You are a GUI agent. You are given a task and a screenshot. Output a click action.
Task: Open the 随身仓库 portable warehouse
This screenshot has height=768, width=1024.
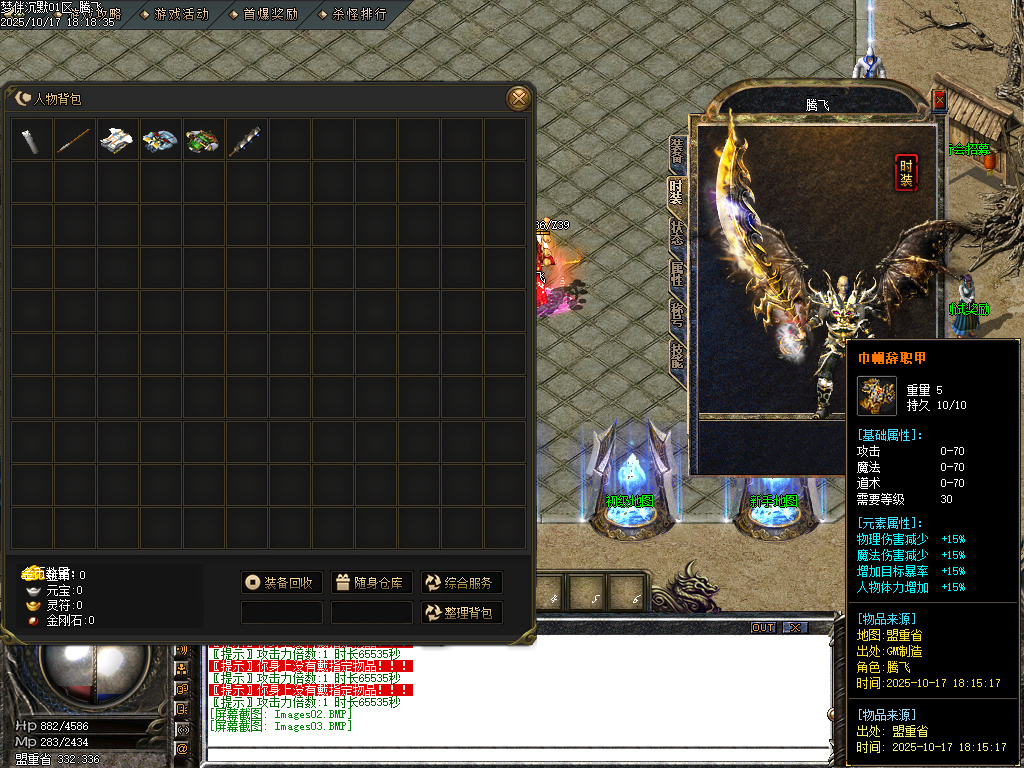[371, 583]
